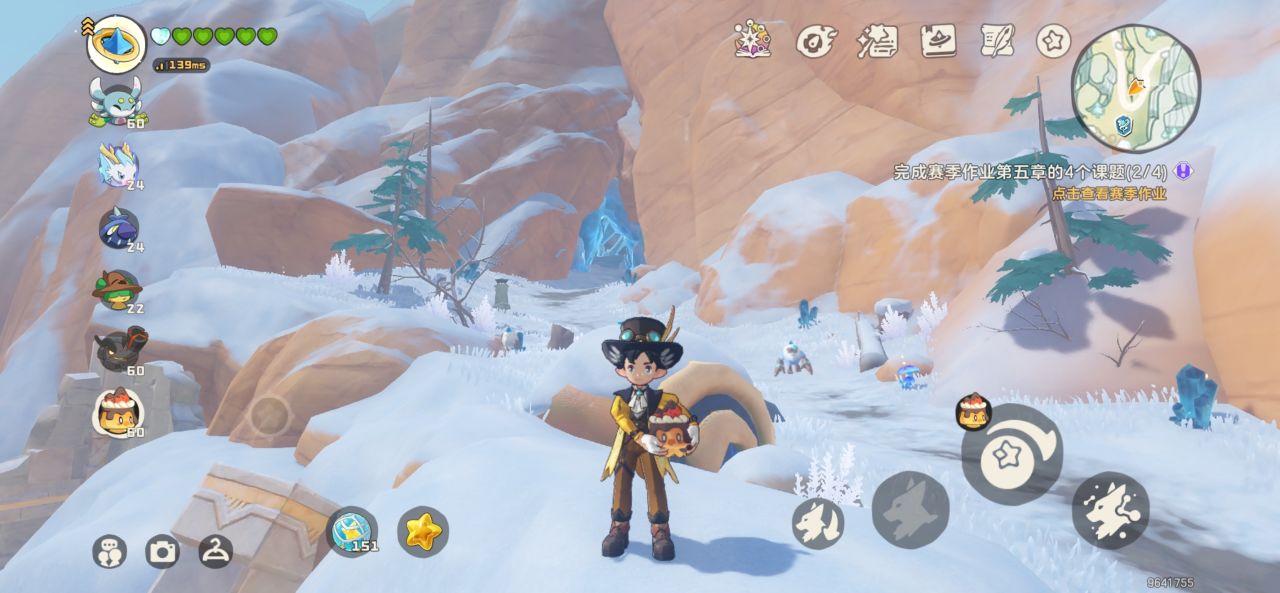
Task: Open the chat and friends button
Action: point(109,551)
